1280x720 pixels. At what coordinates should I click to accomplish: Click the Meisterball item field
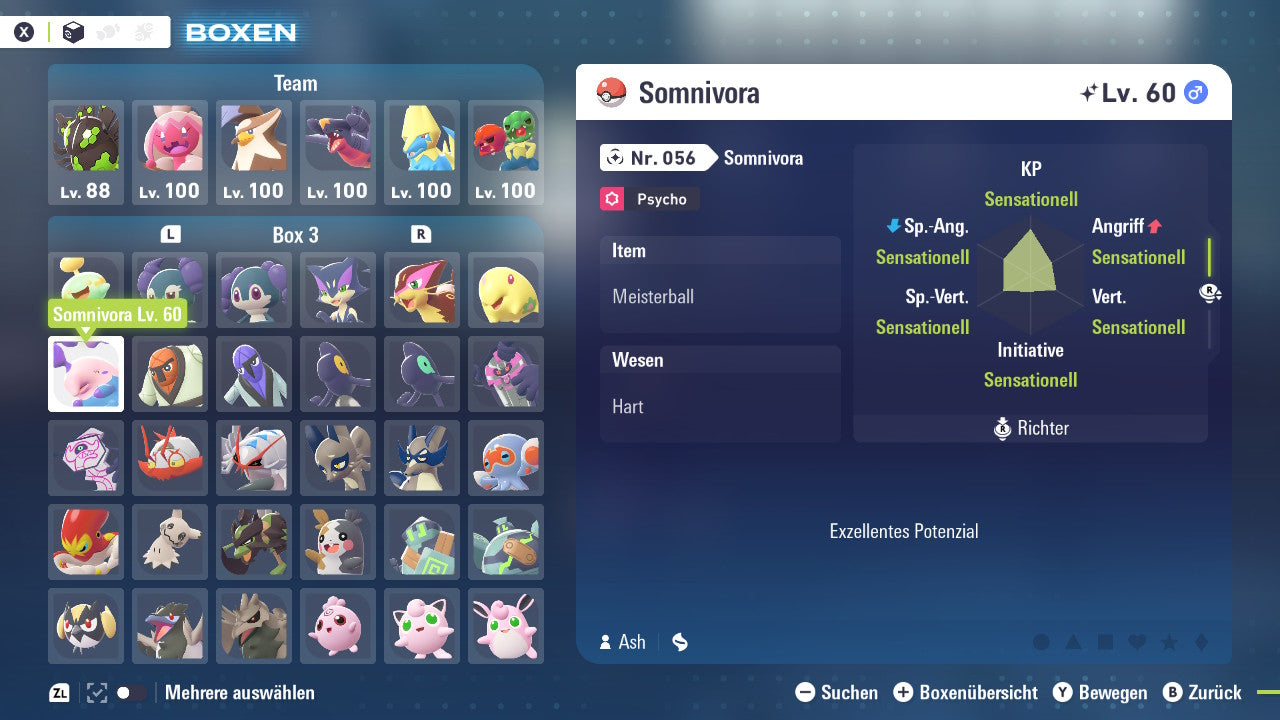720,296
